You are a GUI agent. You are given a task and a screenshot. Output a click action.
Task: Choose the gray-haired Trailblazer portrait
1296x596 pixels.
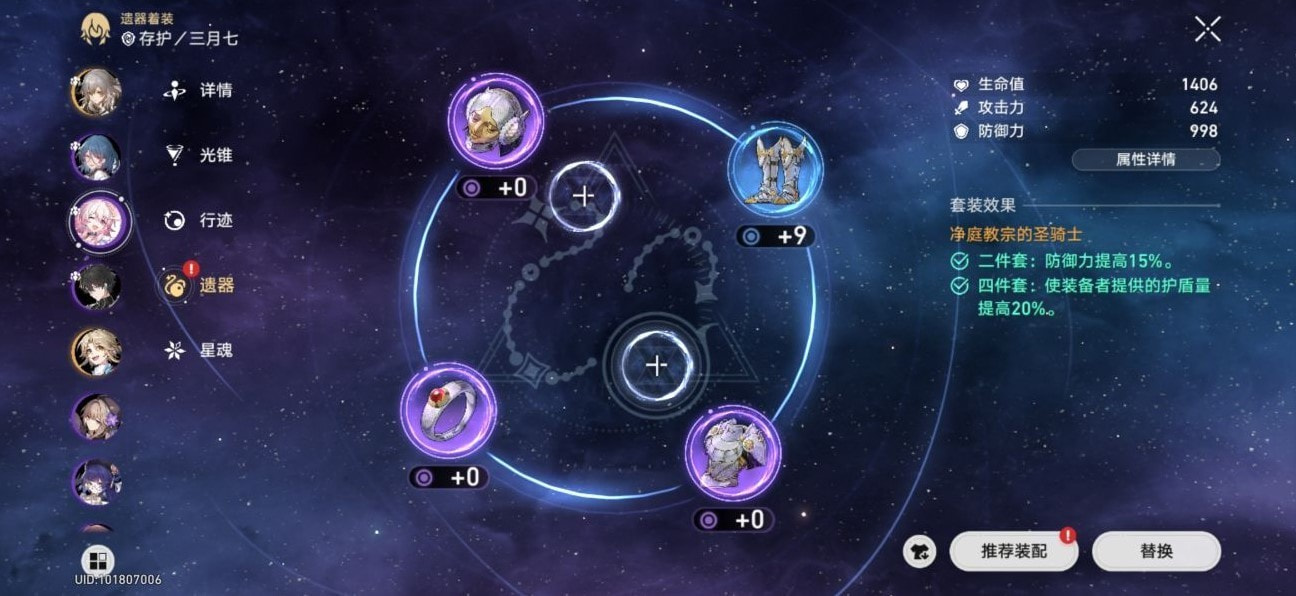click(97, 92)
